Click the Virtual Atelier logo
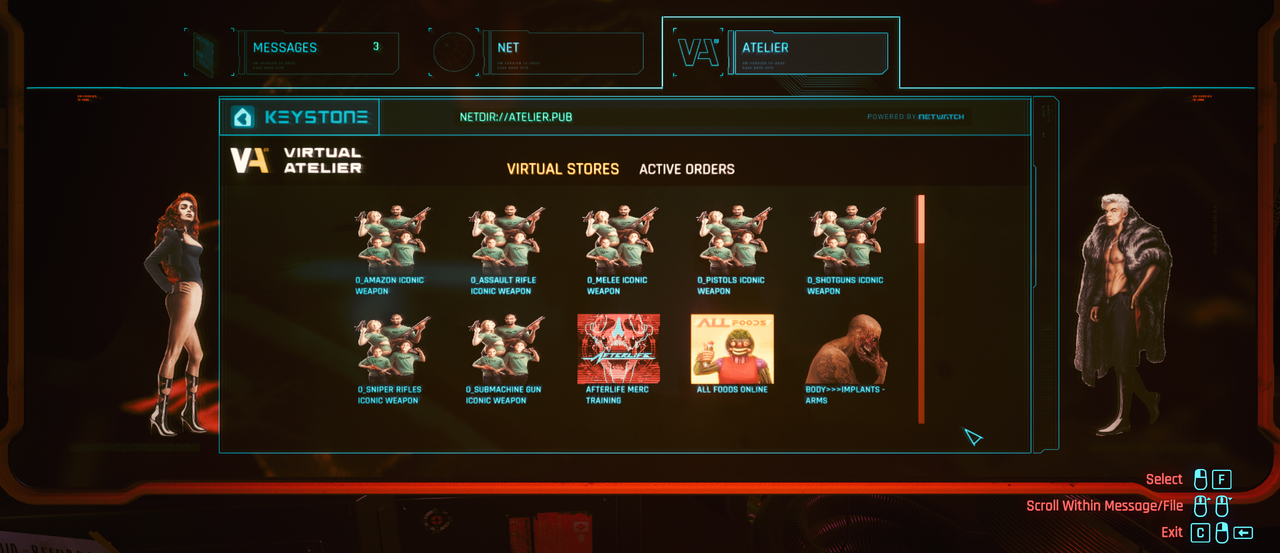 pyautogui.click(x=296, y=160)
